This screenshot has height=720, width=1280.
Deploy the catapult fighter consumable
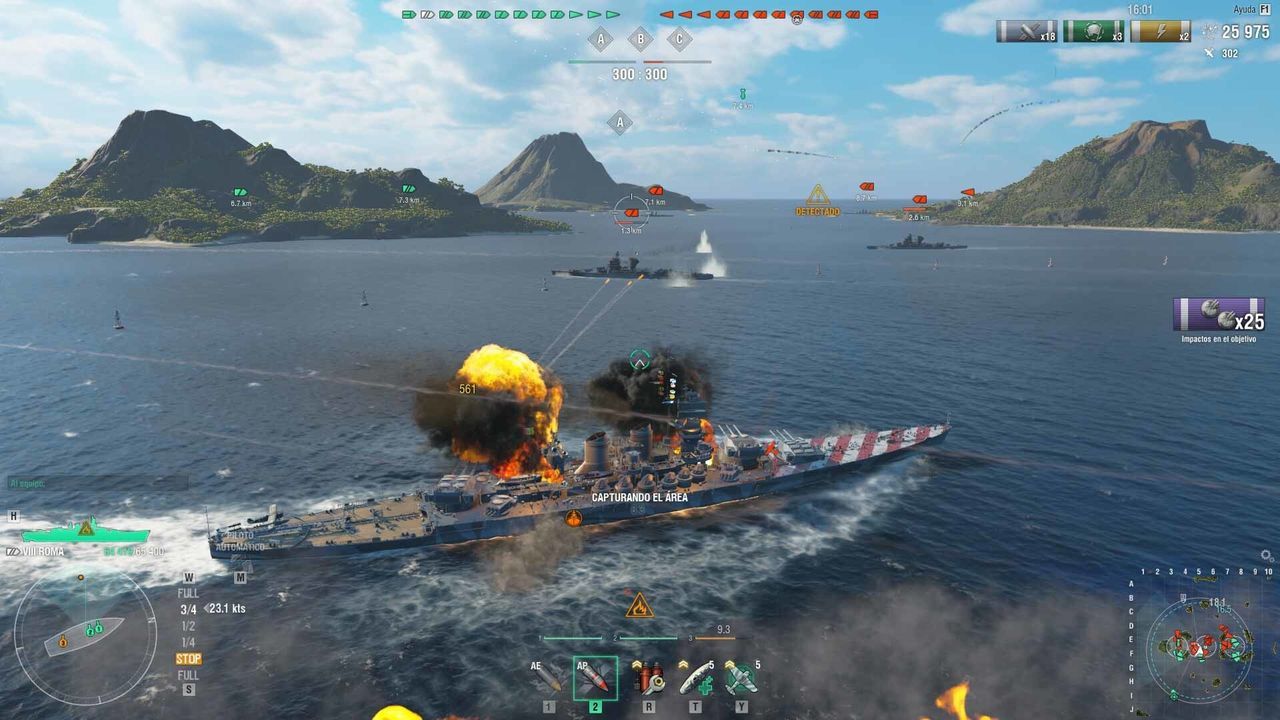coord(741,677)
